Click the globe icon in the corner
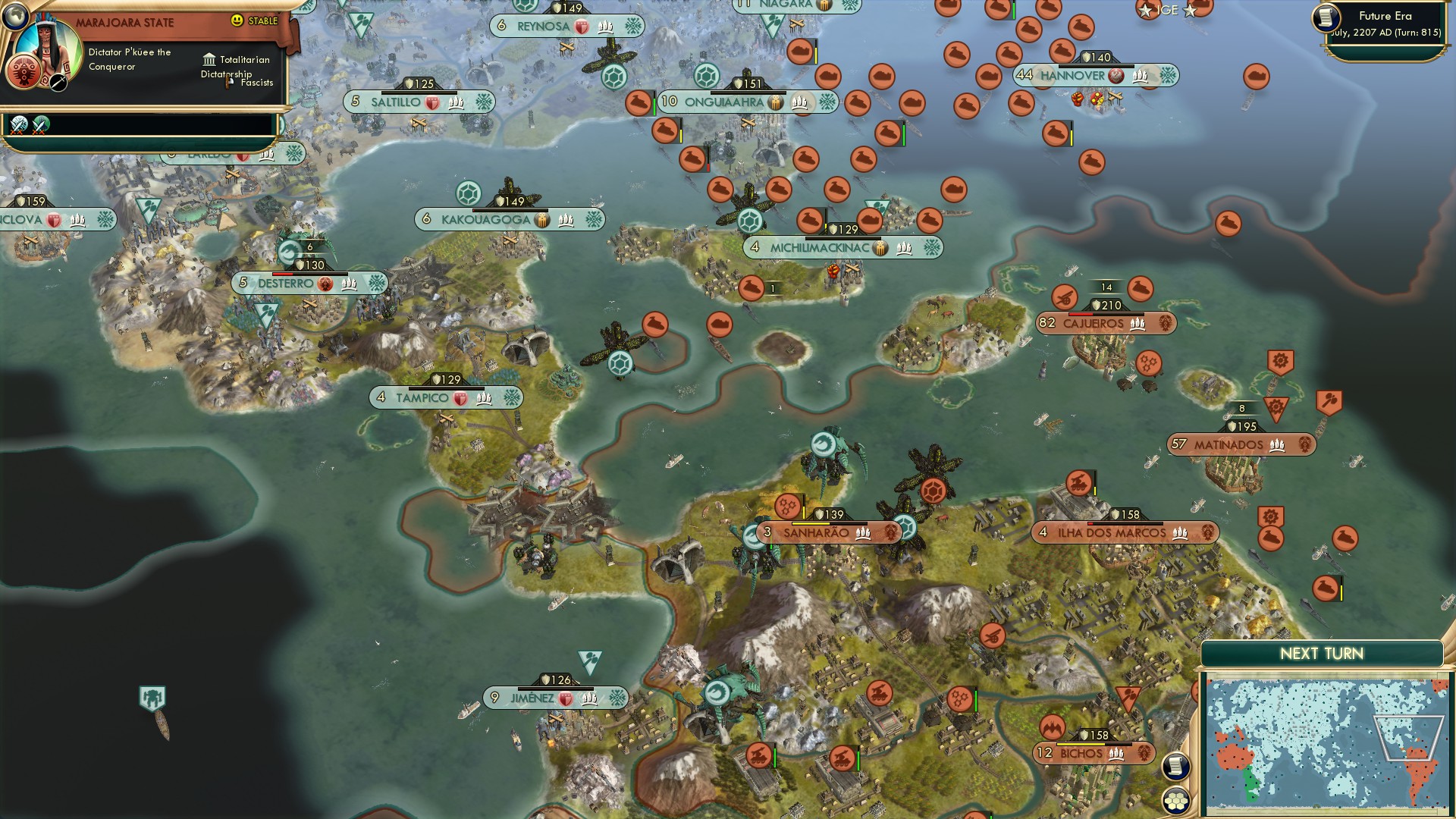The image size is (1456, 819). [14, 14]
